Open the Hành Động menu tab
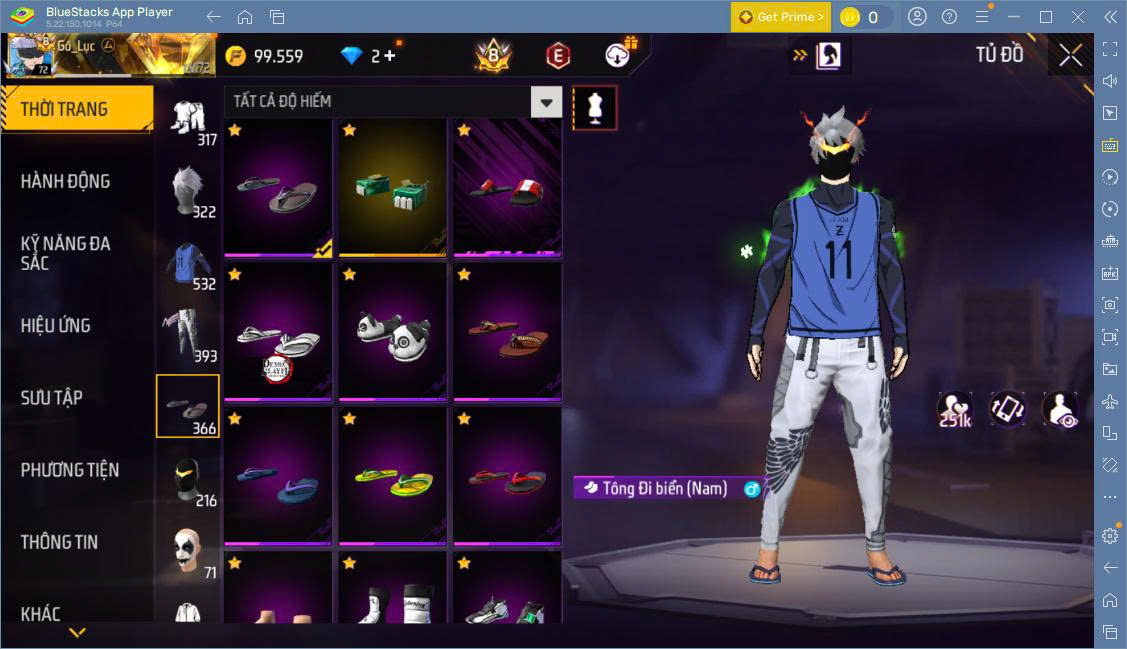This screenshot has height=649, width=1127. click(66, 181)
